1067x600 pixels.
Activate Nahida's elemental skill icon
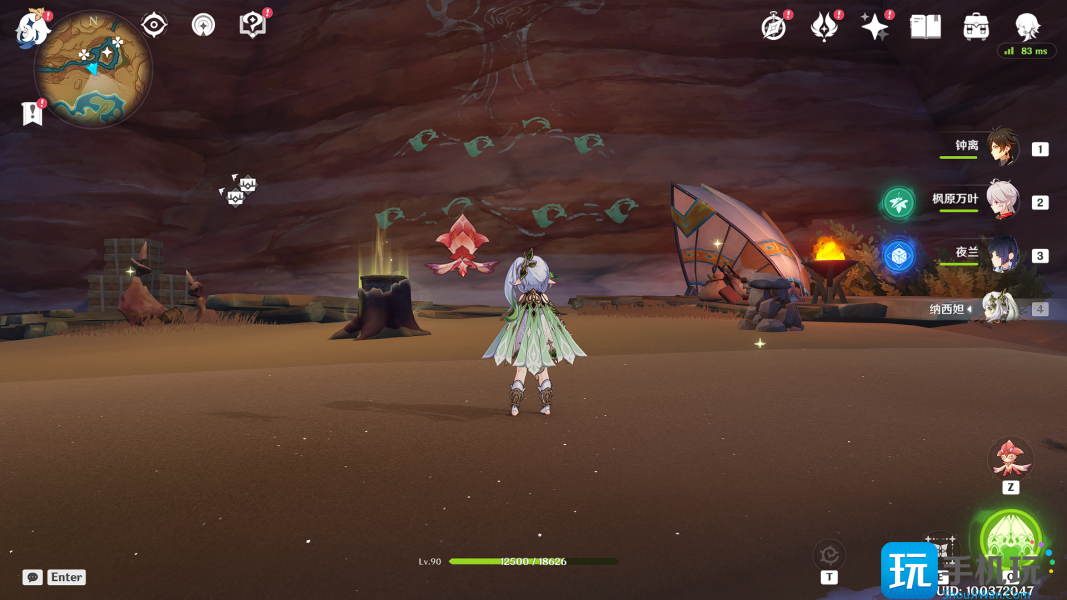940,548
